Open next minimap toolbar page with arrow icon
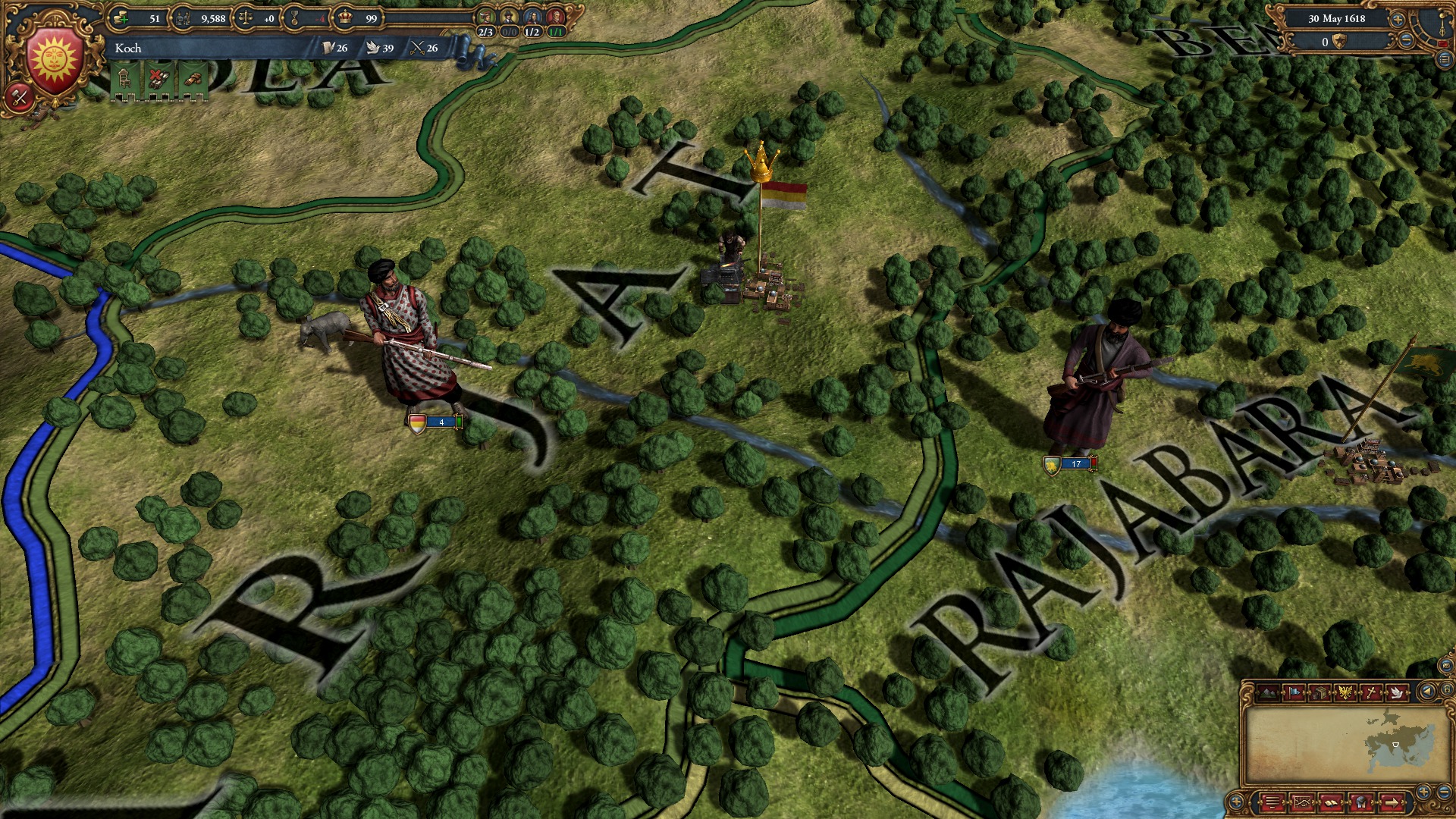Viewport: 1456px width, 819px height. point(1392,802)
